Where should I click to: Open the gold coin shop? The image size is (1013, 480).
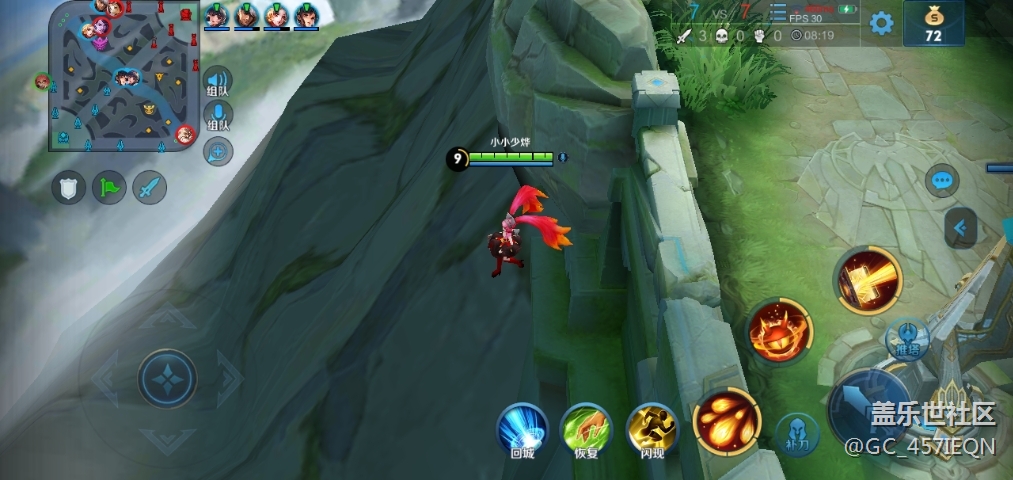point(934,24)
